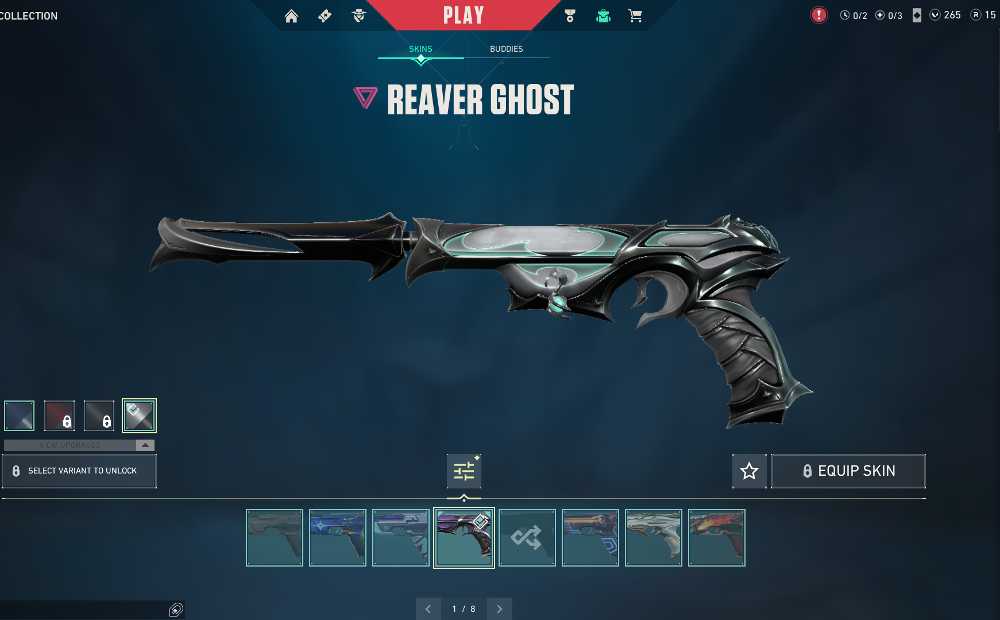Go to the previous skins page

point(428,608)
